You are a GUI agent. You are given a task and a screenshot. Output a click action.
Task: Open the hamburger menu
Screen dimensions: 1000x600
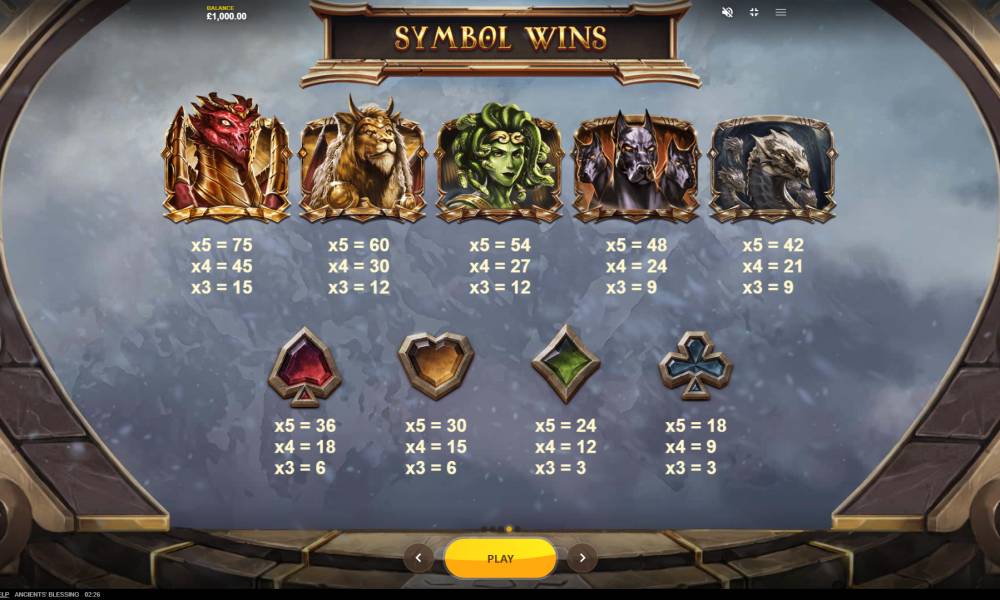(781, 12)
